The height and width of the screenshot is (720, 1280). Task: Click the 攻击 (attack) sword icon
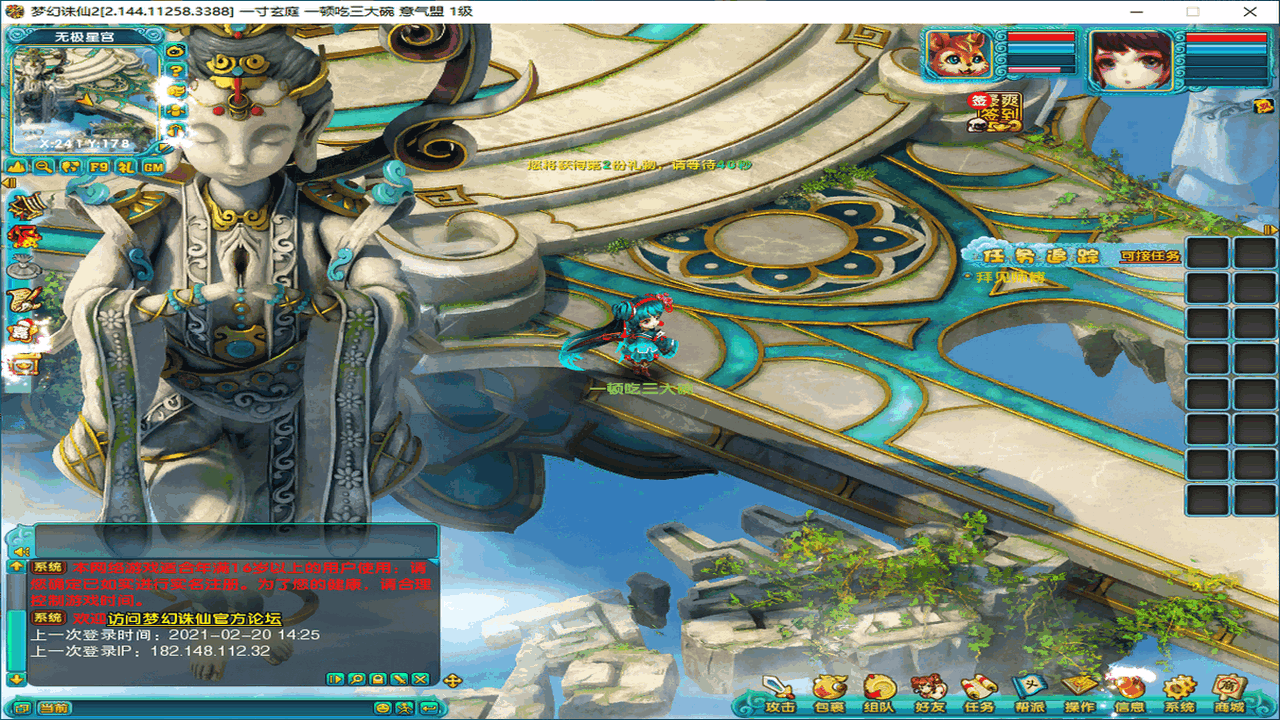[x=779, y=692]
